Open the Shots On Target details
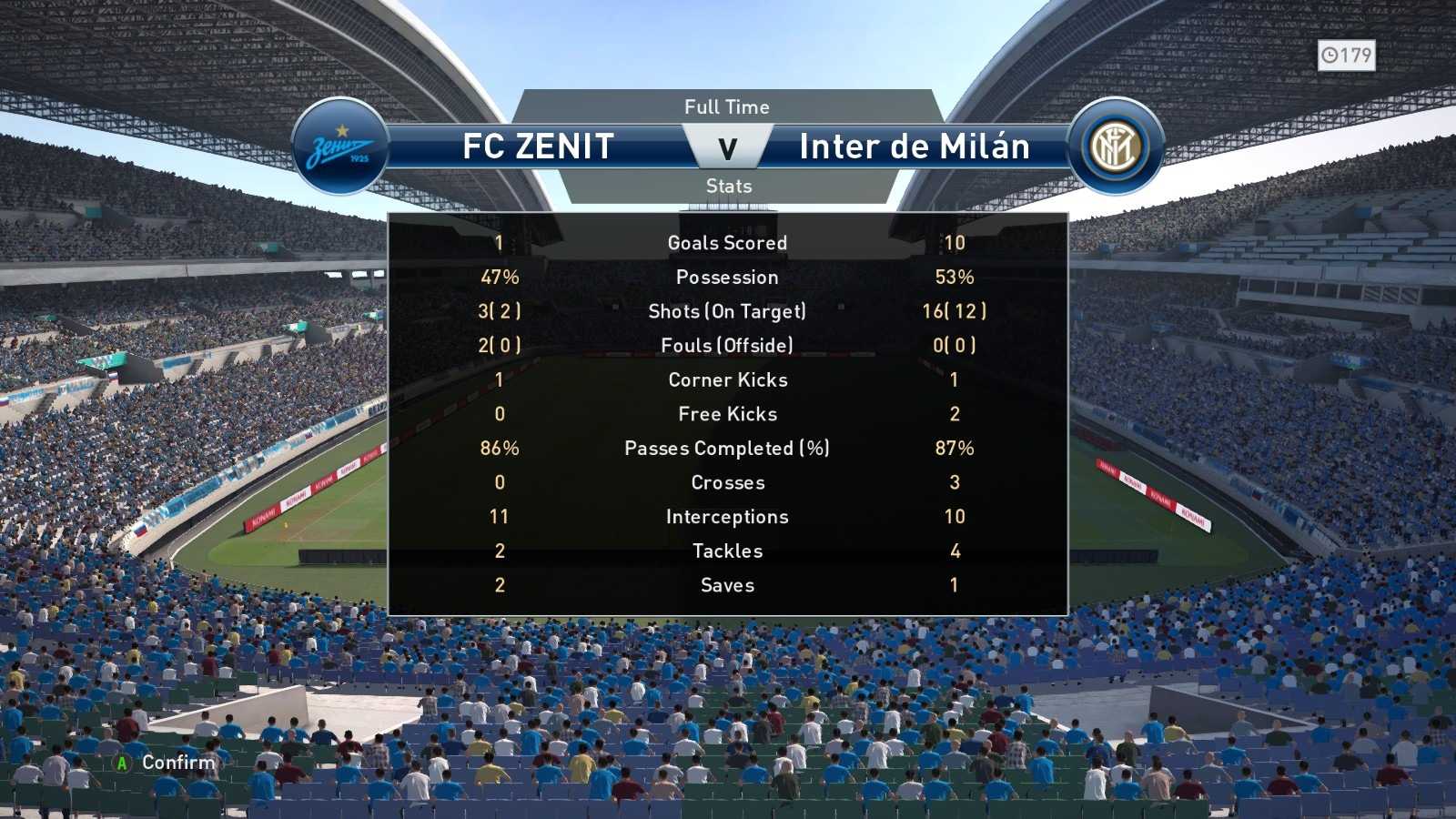 coord(728,311)
